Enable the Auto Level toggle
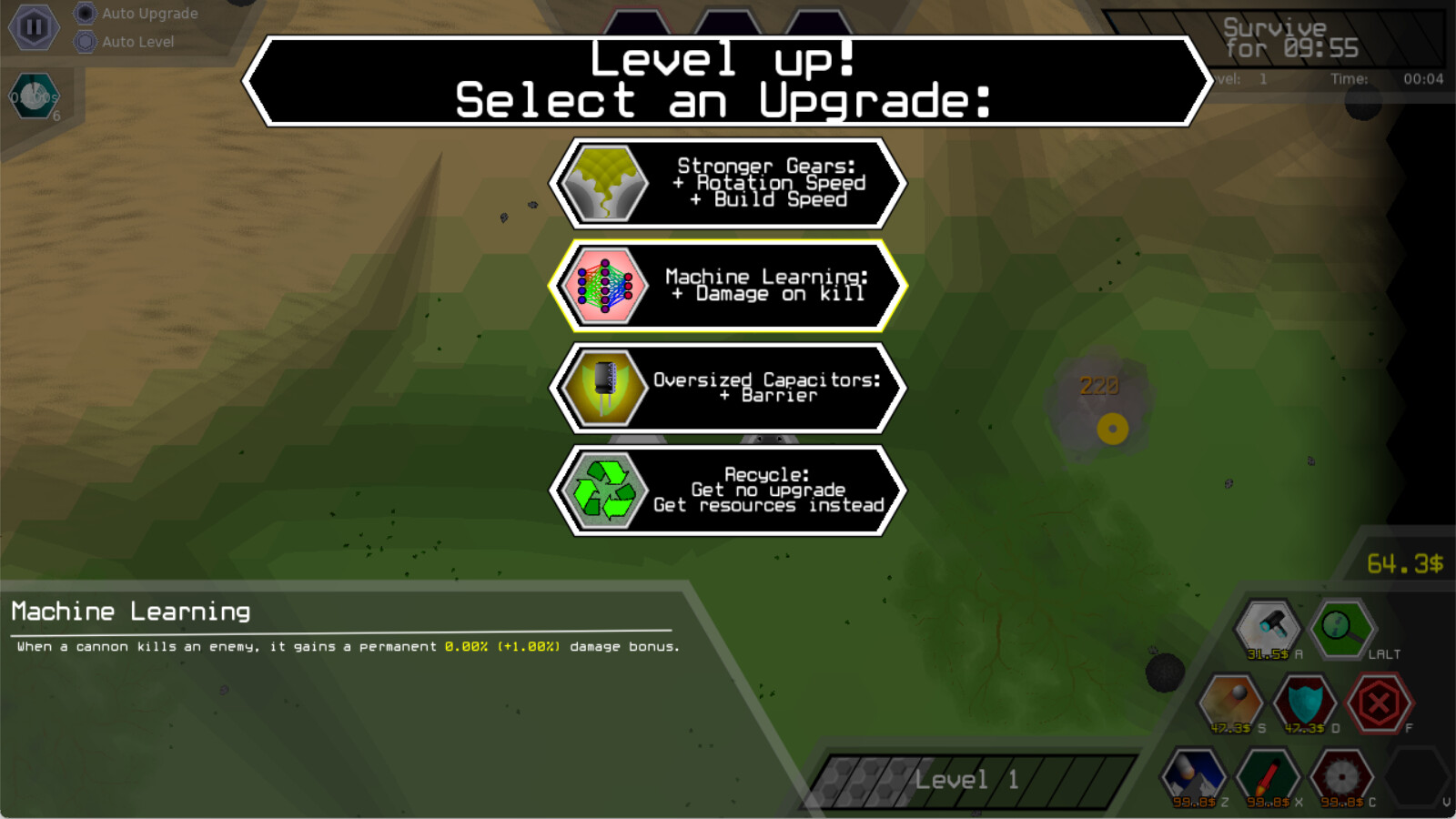Image resolution: width=1456 pixels, height=819 pixels. [x=85, y=41]
